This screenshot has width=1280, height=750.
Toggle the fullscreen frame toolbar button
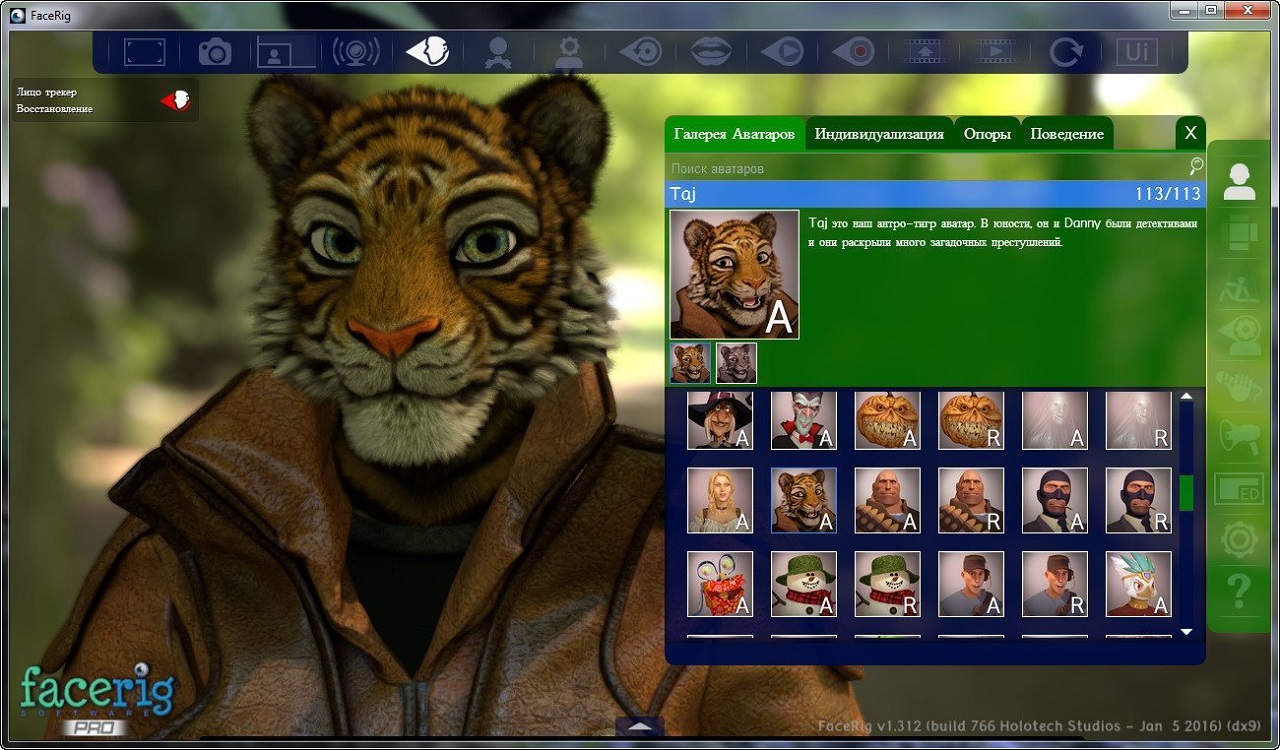pos(144,51)
